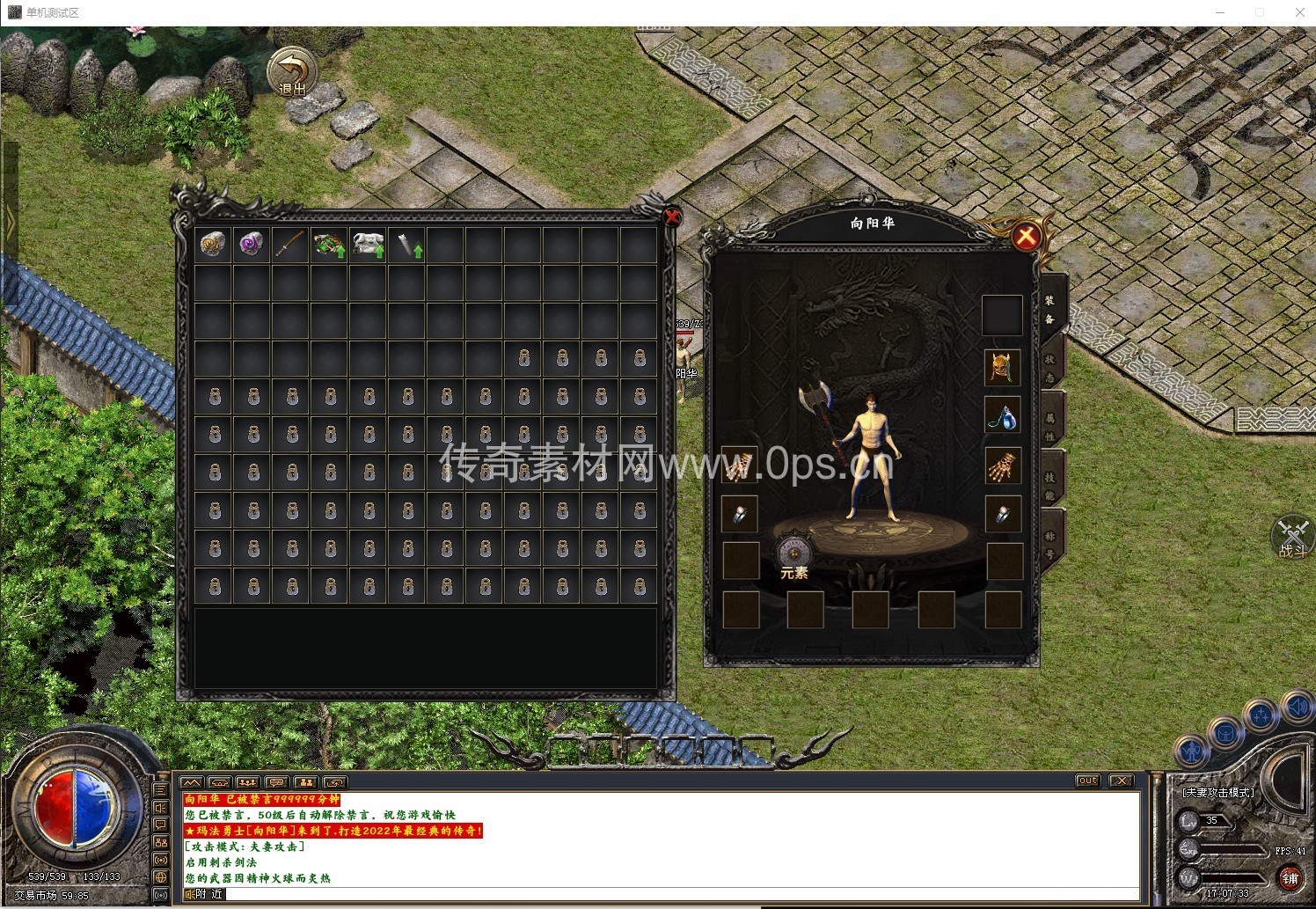Click the chat panel 'out' button
This screenshot has height=909, width=1316.
pos(1088,781)
